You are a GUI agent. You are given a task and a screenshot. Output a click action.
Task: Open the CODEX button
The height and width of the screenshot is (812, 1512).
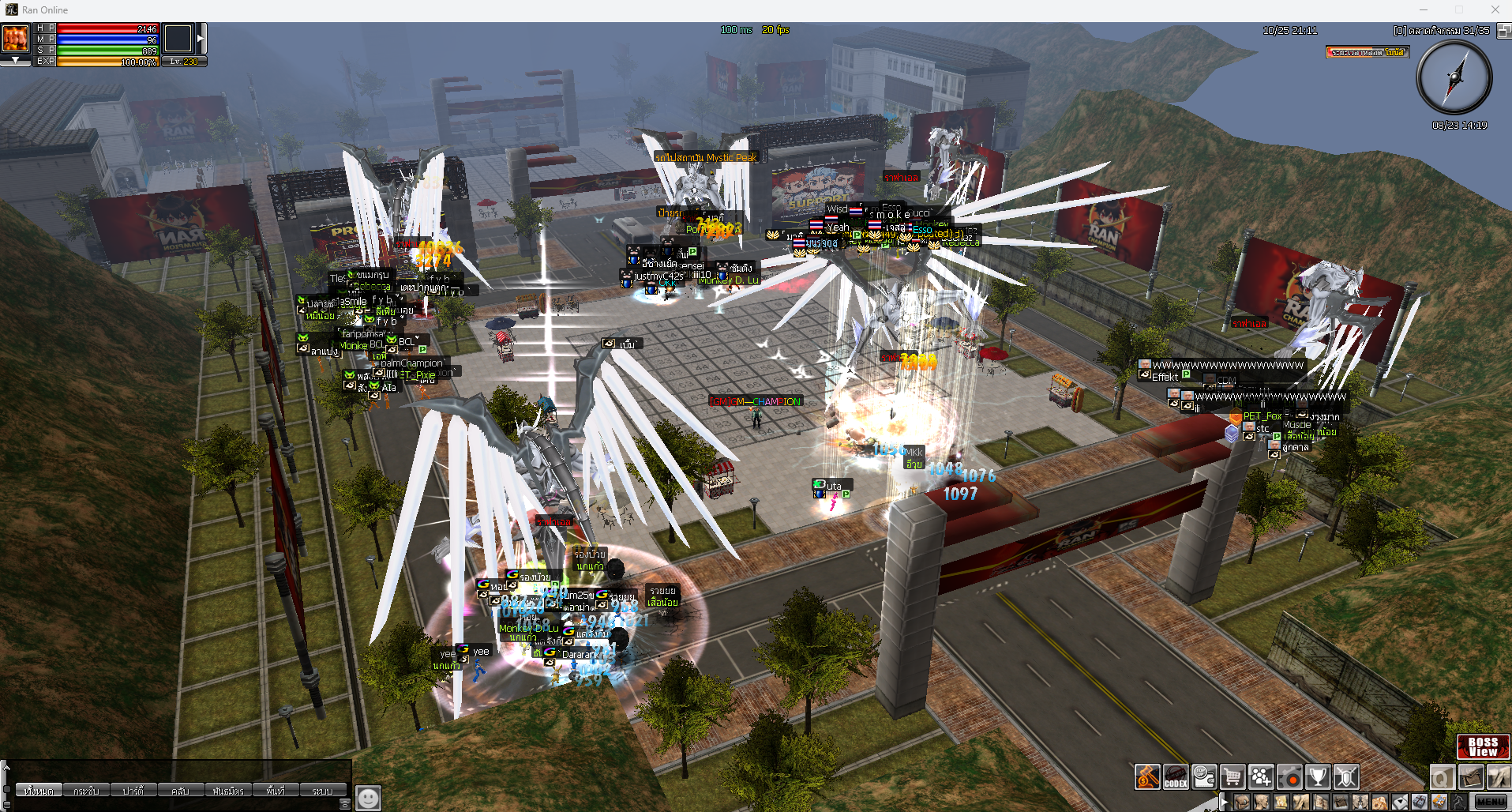pyautogui.click(x=1176, y=777)
